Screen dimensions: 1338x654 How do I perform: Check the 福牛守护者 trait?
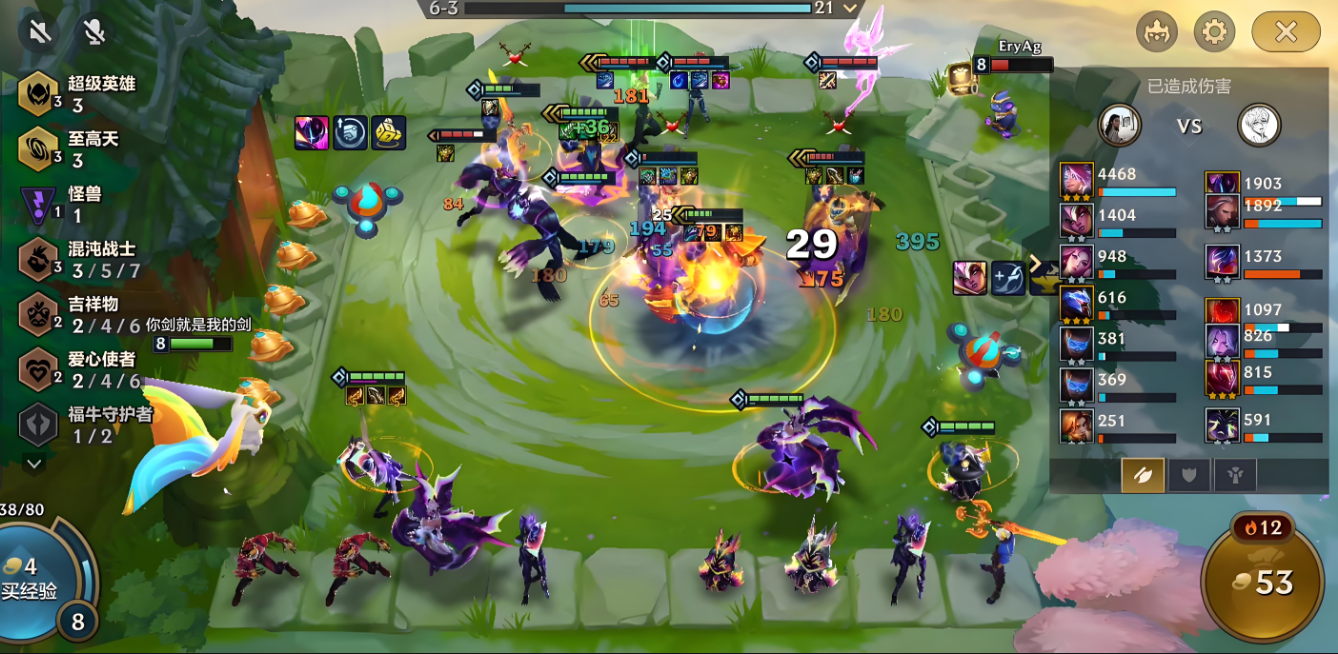[x=85, y=424]
